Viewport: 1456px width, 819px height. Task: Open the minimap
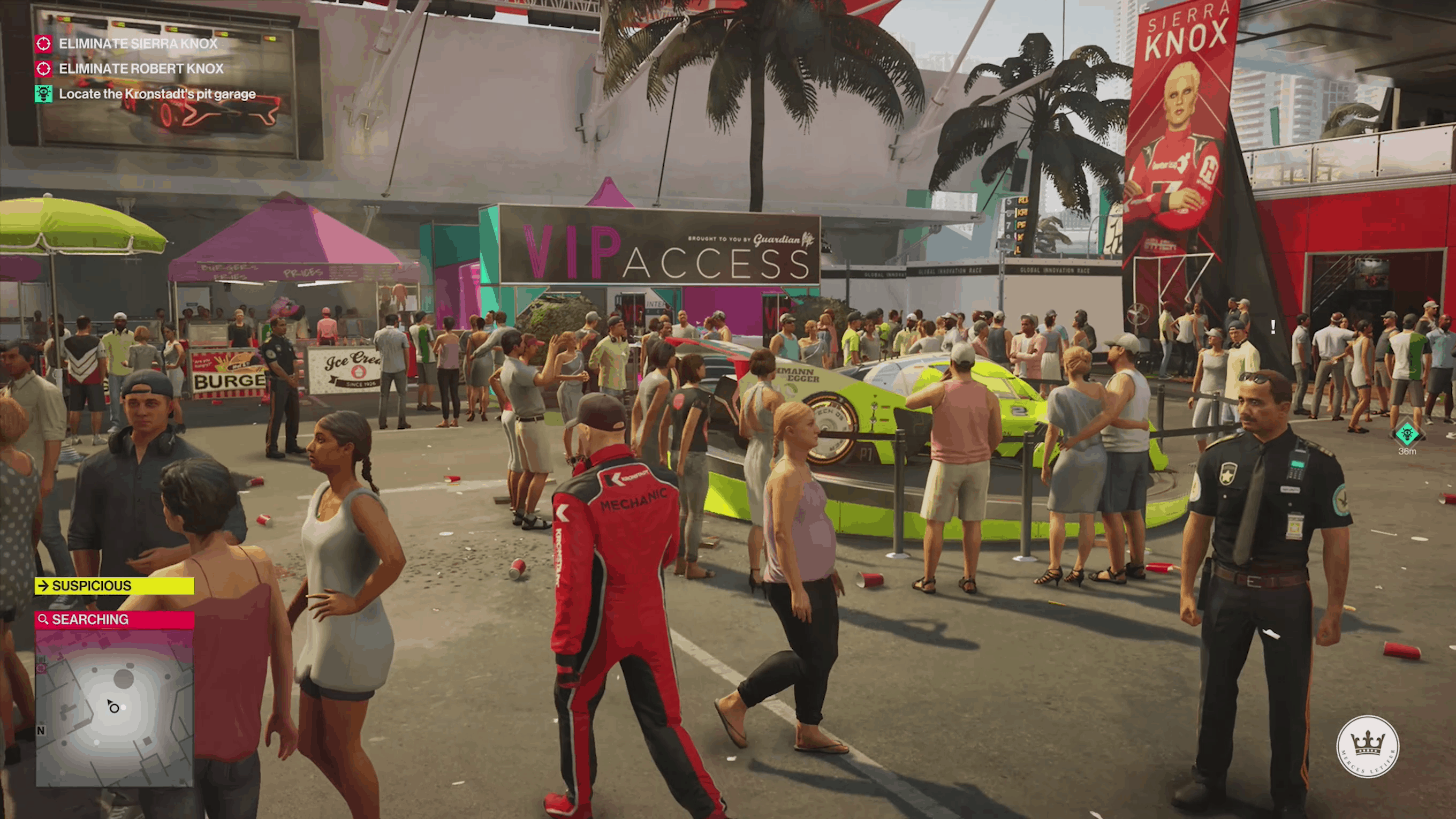tap(115, 707)
